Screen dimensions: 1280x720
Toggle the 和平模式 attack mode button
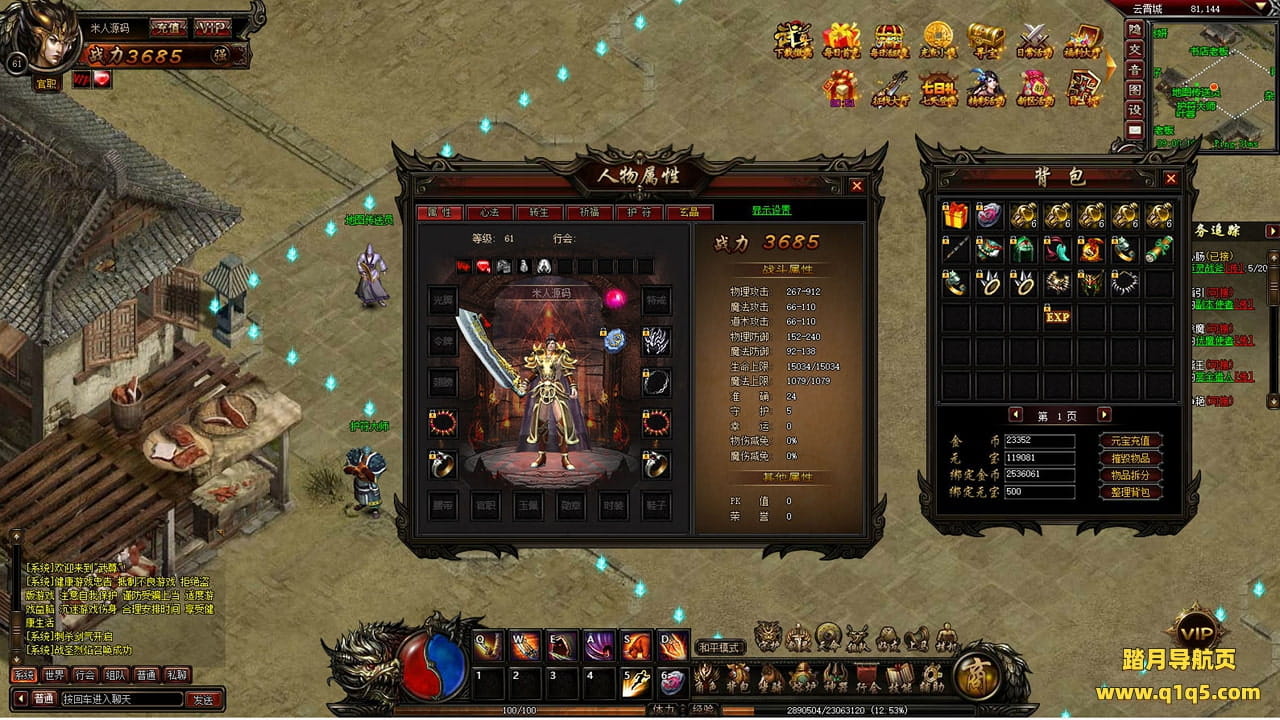[x=719, y=647]
